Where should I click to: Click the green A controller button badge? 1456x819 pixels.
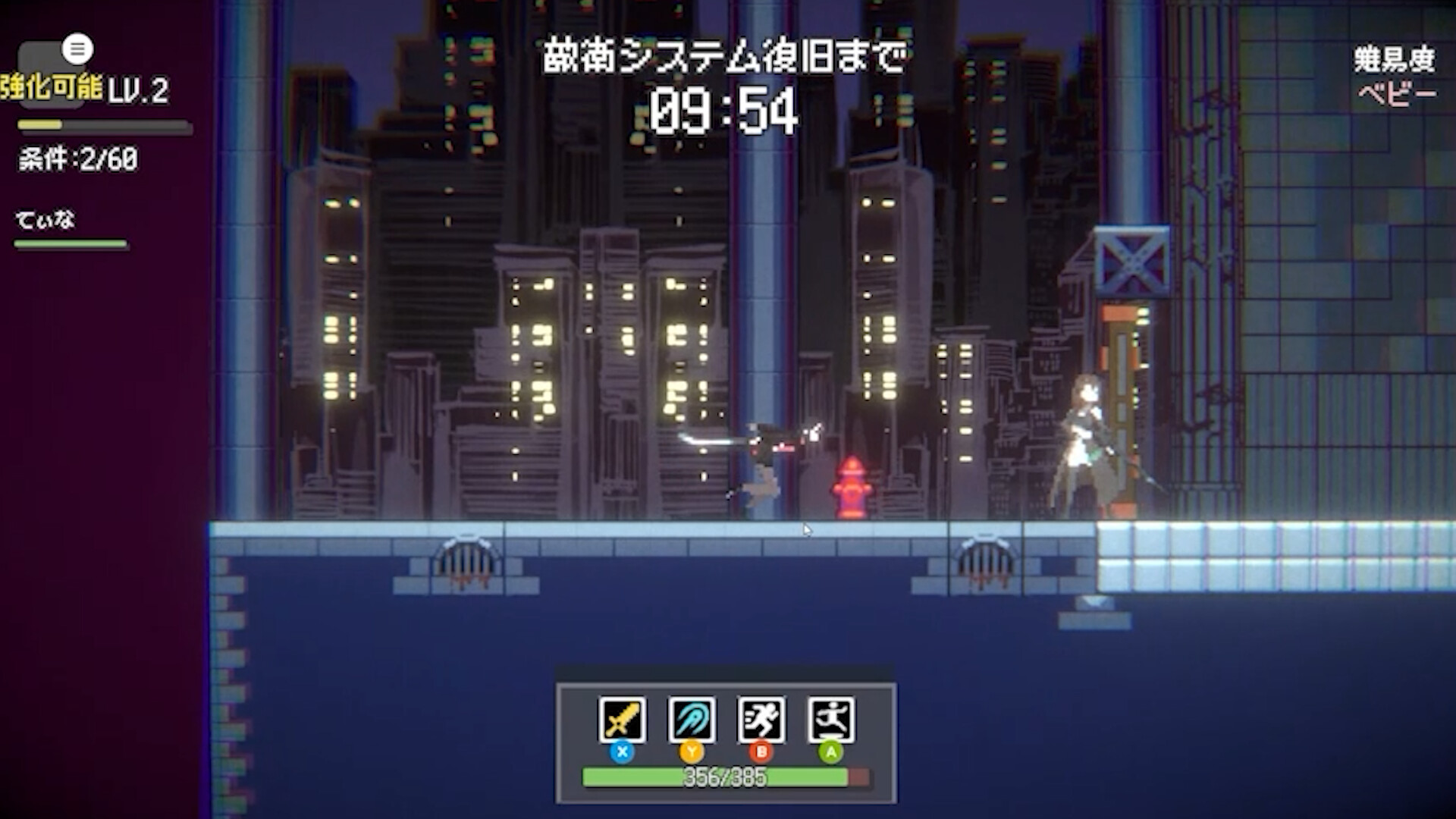point(832,752)
